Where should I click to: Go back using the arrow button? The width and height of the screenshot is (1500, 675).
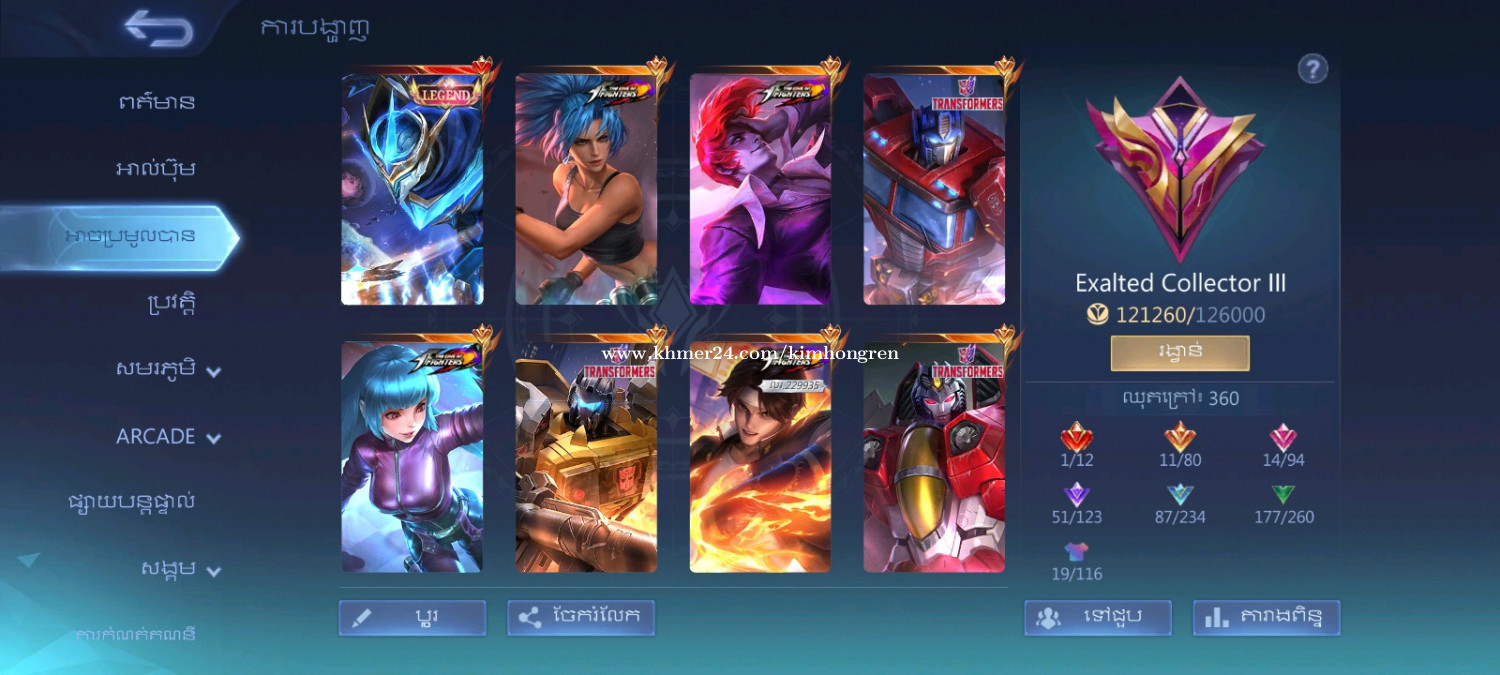tap(158, 28)
